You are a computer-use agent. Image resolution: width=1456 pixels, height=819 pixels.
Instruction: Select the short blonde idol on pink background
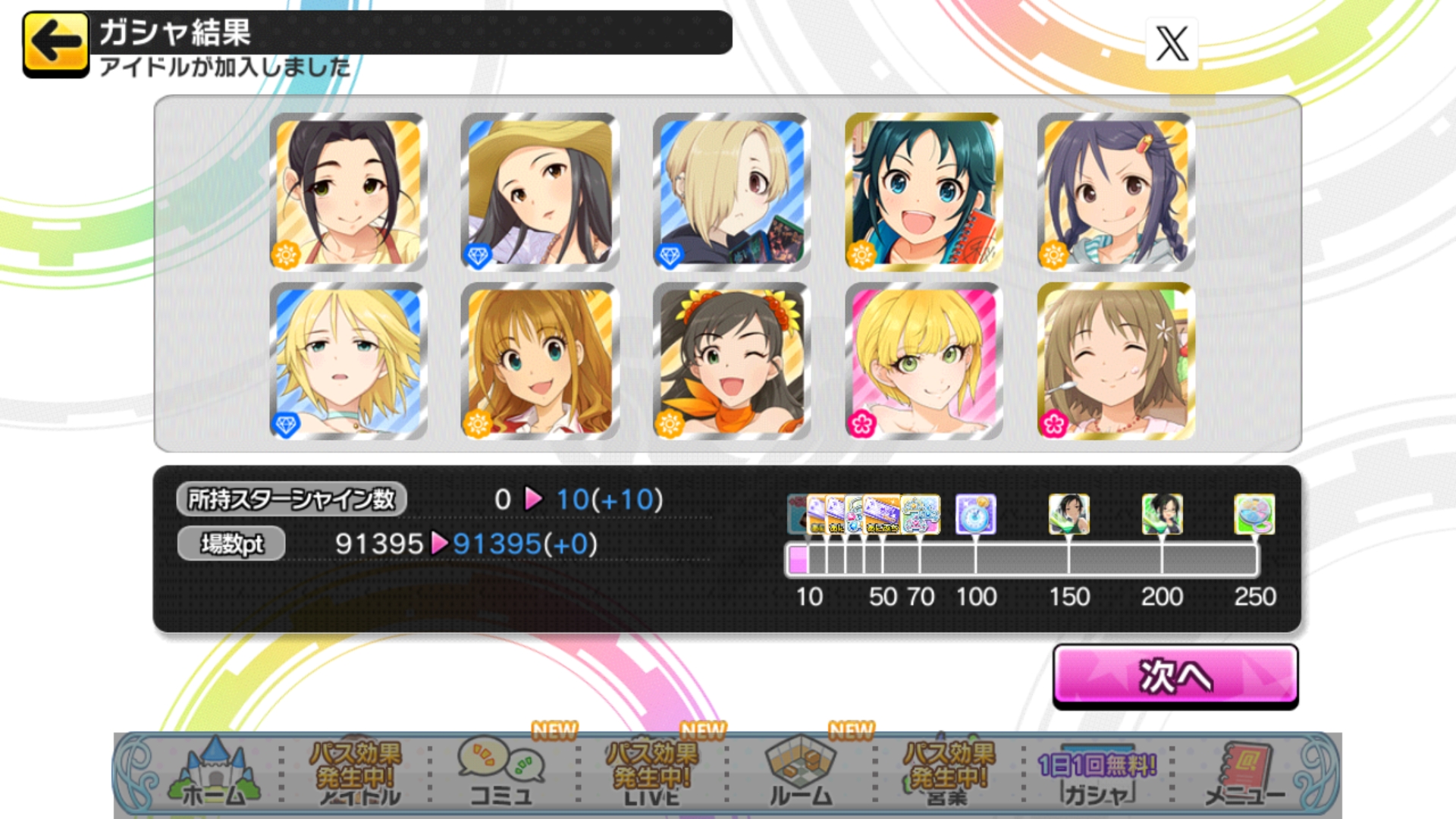coord(924,361)
